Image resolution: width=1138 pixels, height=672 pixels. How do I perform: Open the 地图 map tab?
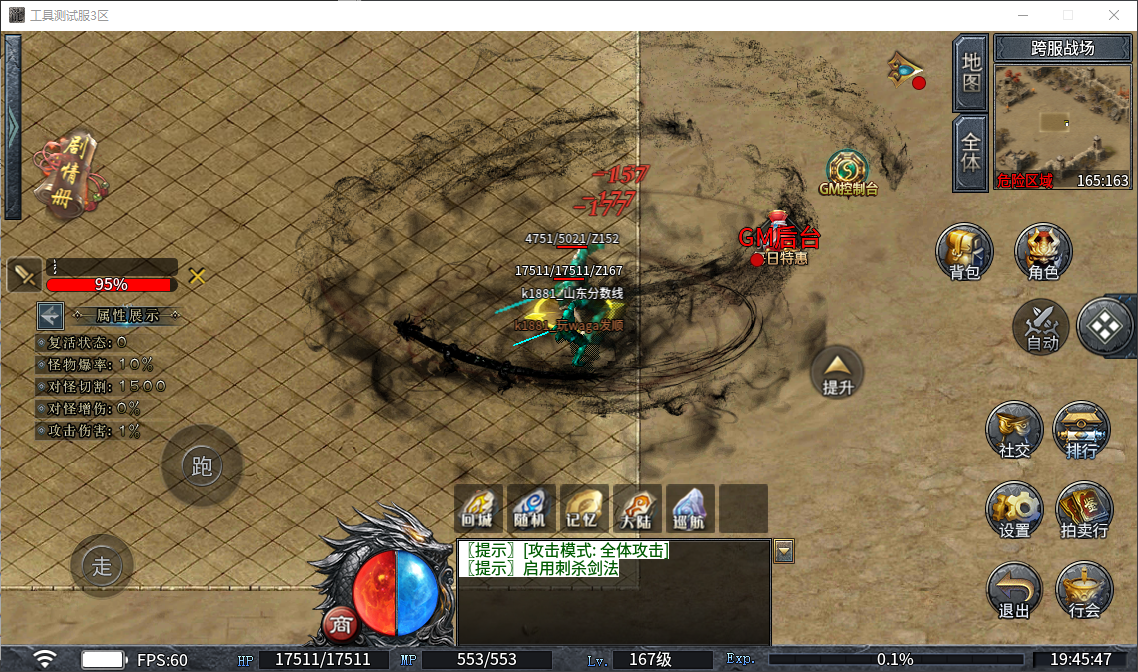point(971,72)
